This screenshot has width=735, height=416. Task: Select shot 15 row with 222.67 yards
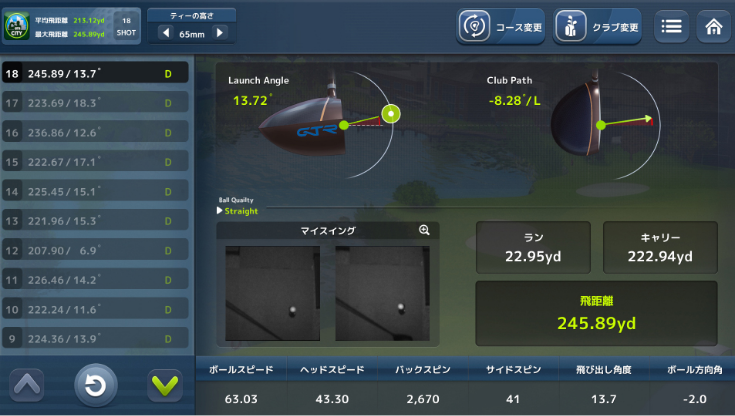coord(94,161)
